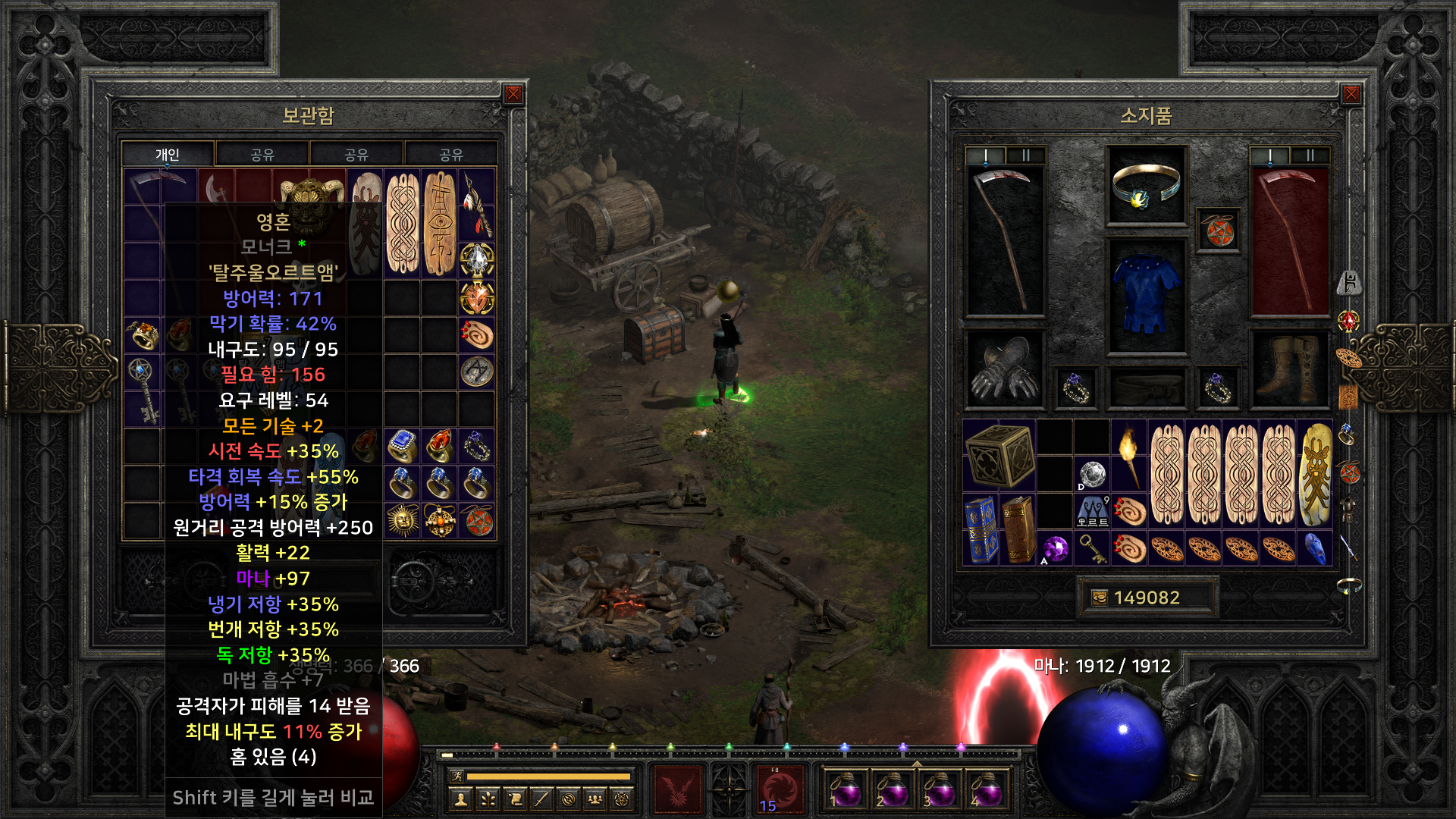The height and width of the screenshot is (819, 1456).
Task: Pick up the blue body armor
Action: [x=1146, y=295]
